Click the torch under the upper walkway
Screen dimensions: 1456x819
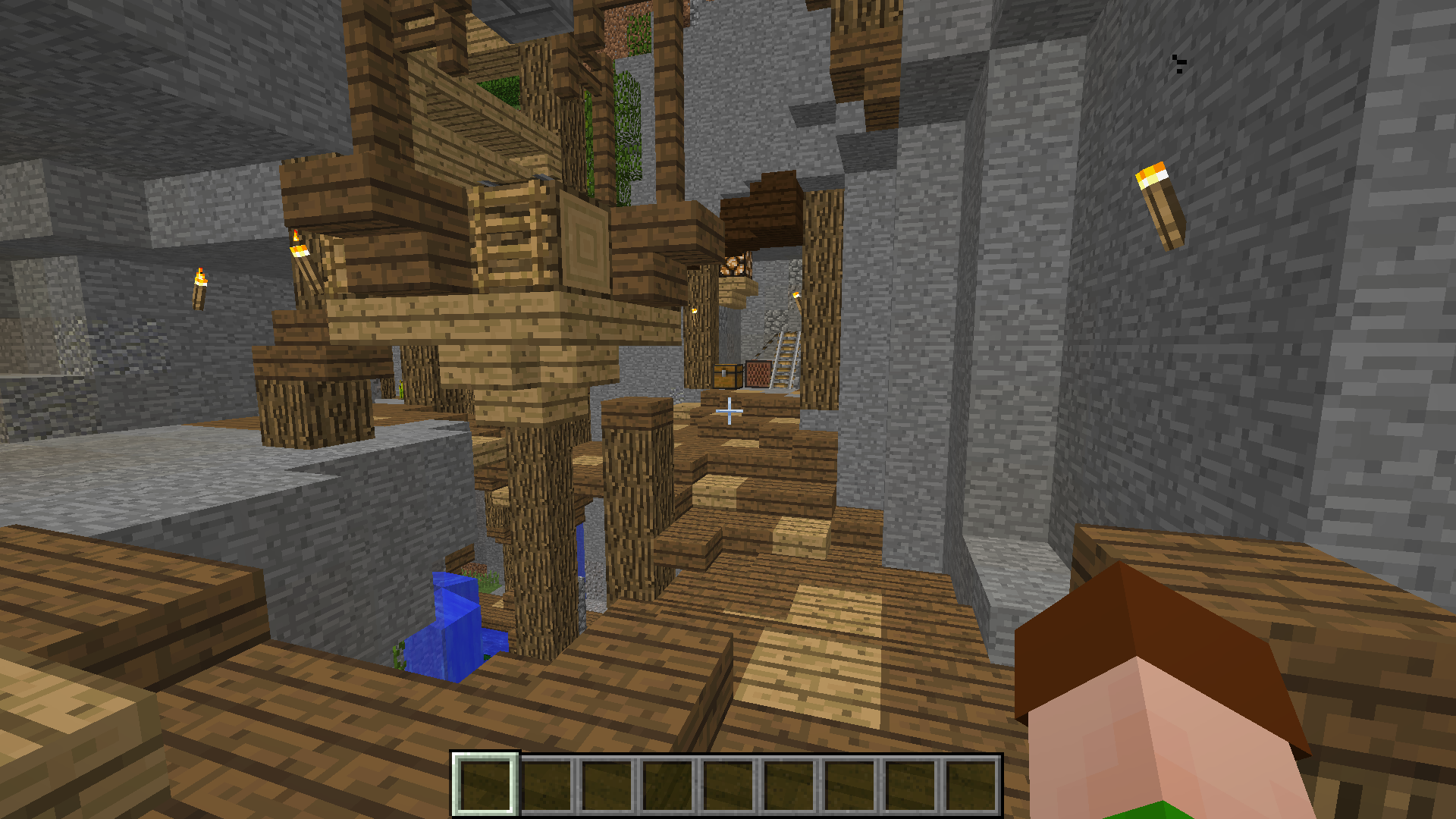[x=299, y=250]
